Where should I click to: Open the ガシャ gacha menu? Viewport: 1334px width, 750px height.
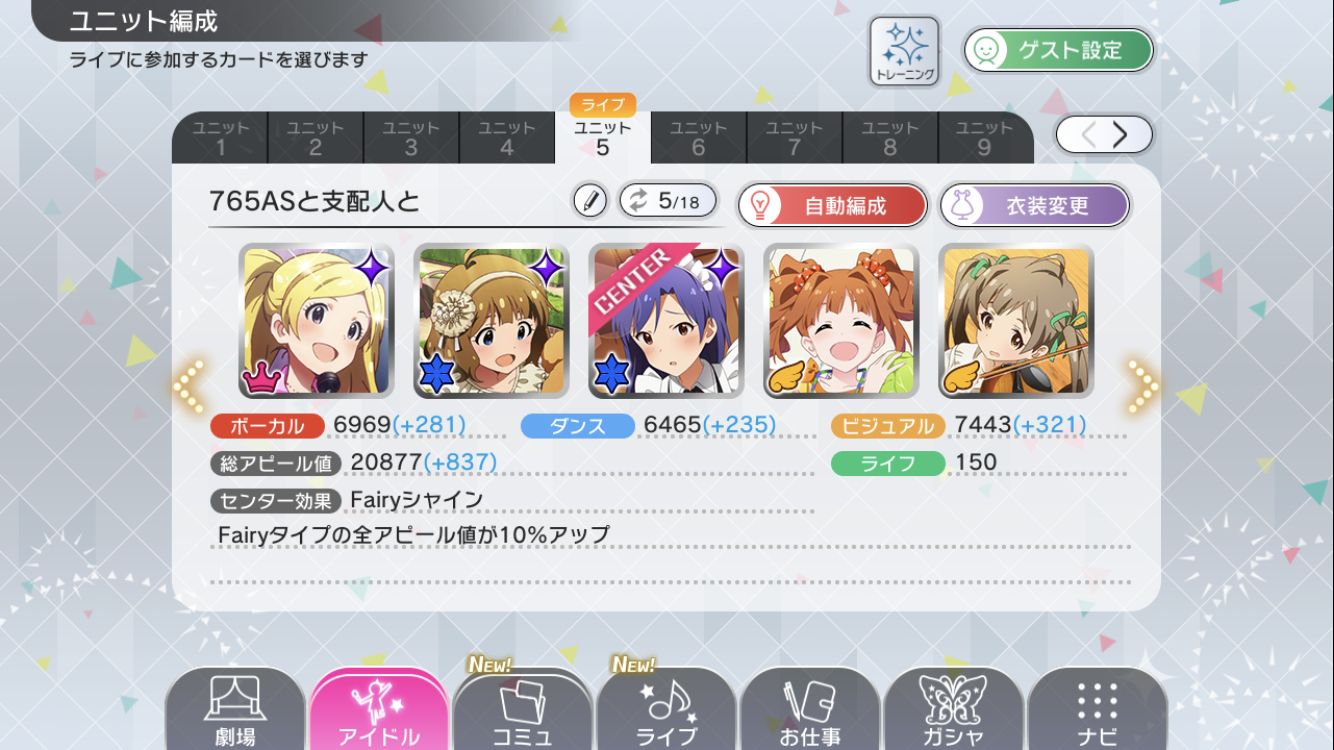click(x=953, y=712)
